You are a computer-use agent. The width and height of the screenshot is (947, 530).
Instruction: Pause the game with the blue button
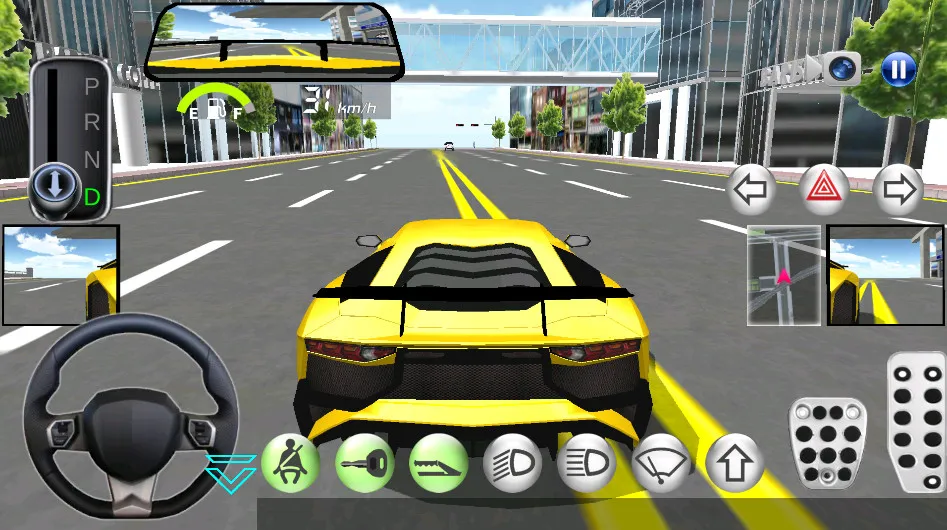(x=898, y=69)
